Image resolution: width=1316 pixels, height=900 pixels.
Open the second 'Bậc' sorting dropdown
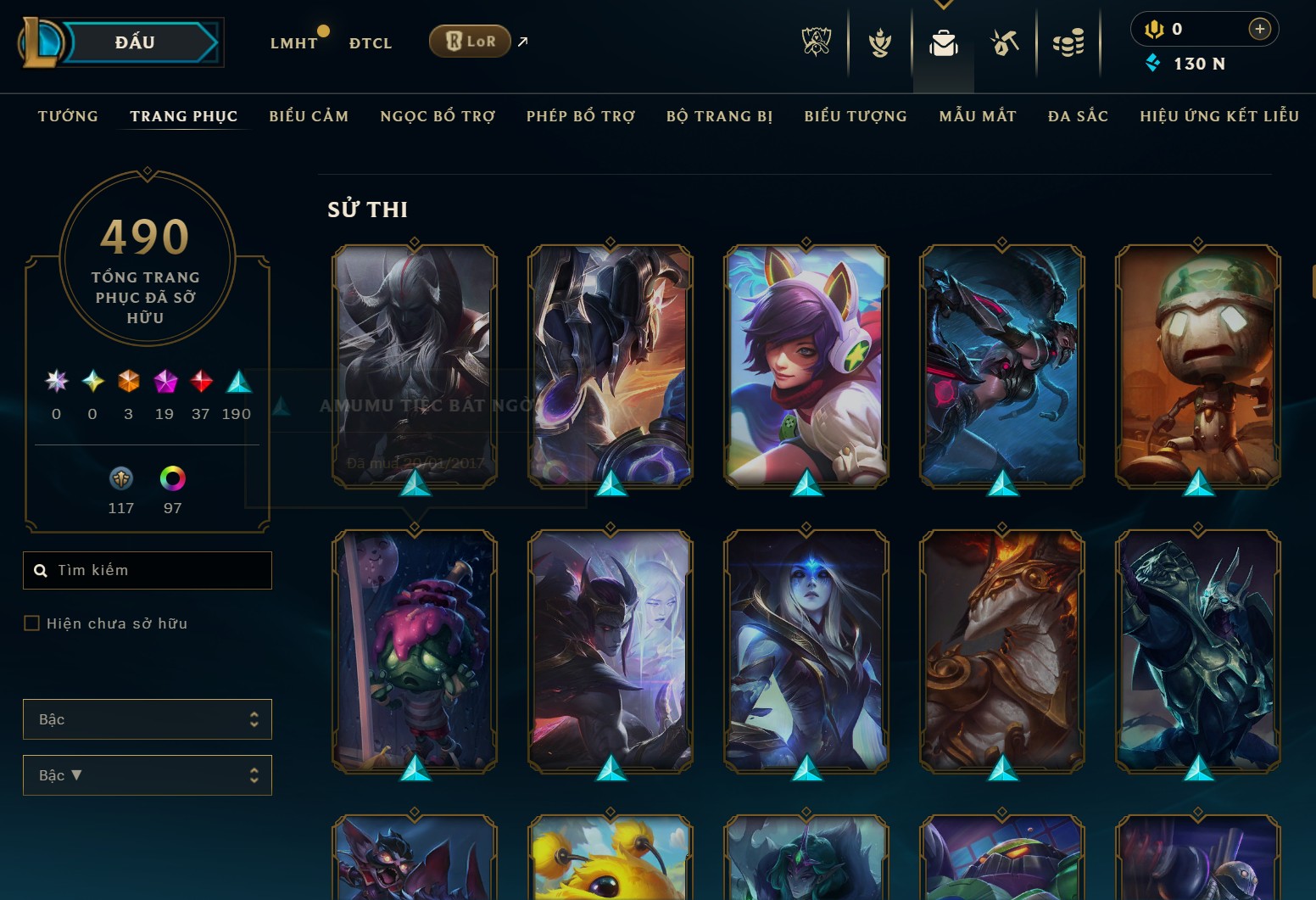(x=147, y=774)
